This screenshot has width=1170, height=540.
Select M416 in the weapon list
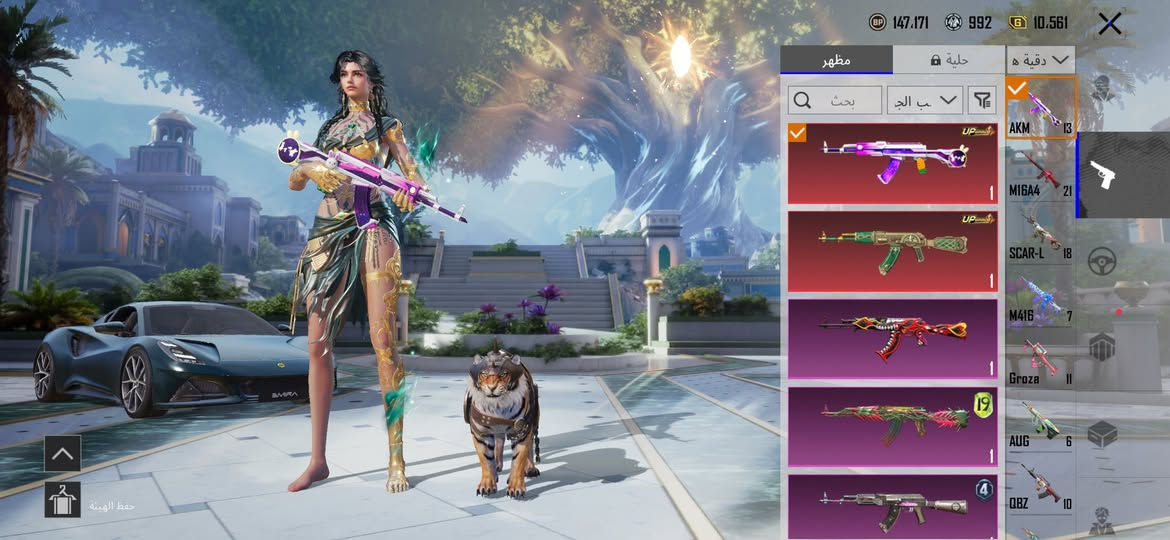click(1040, 300)
